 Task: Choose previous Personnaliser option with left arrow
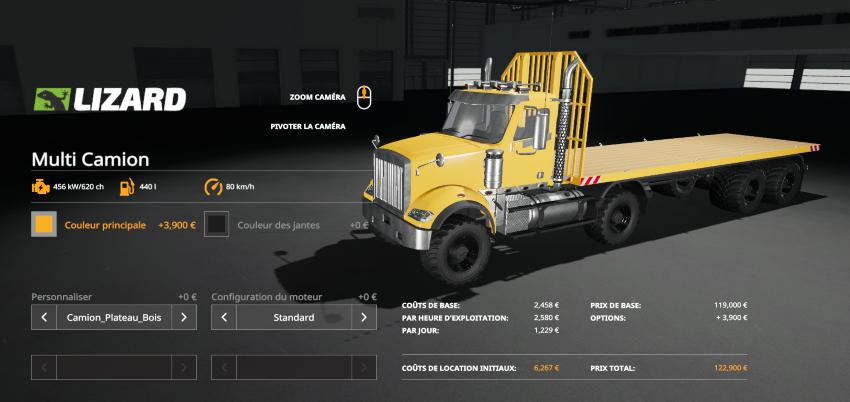click(44, 318)
